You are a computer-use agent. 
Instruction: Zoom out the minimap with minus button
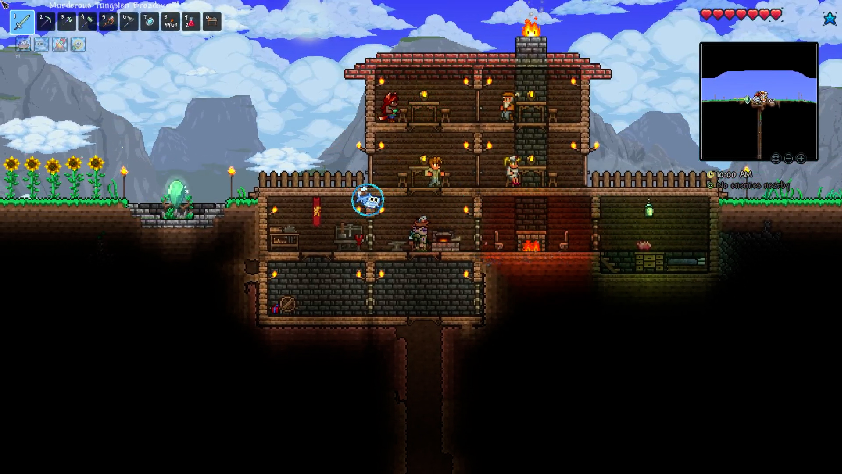pos(788,158)
